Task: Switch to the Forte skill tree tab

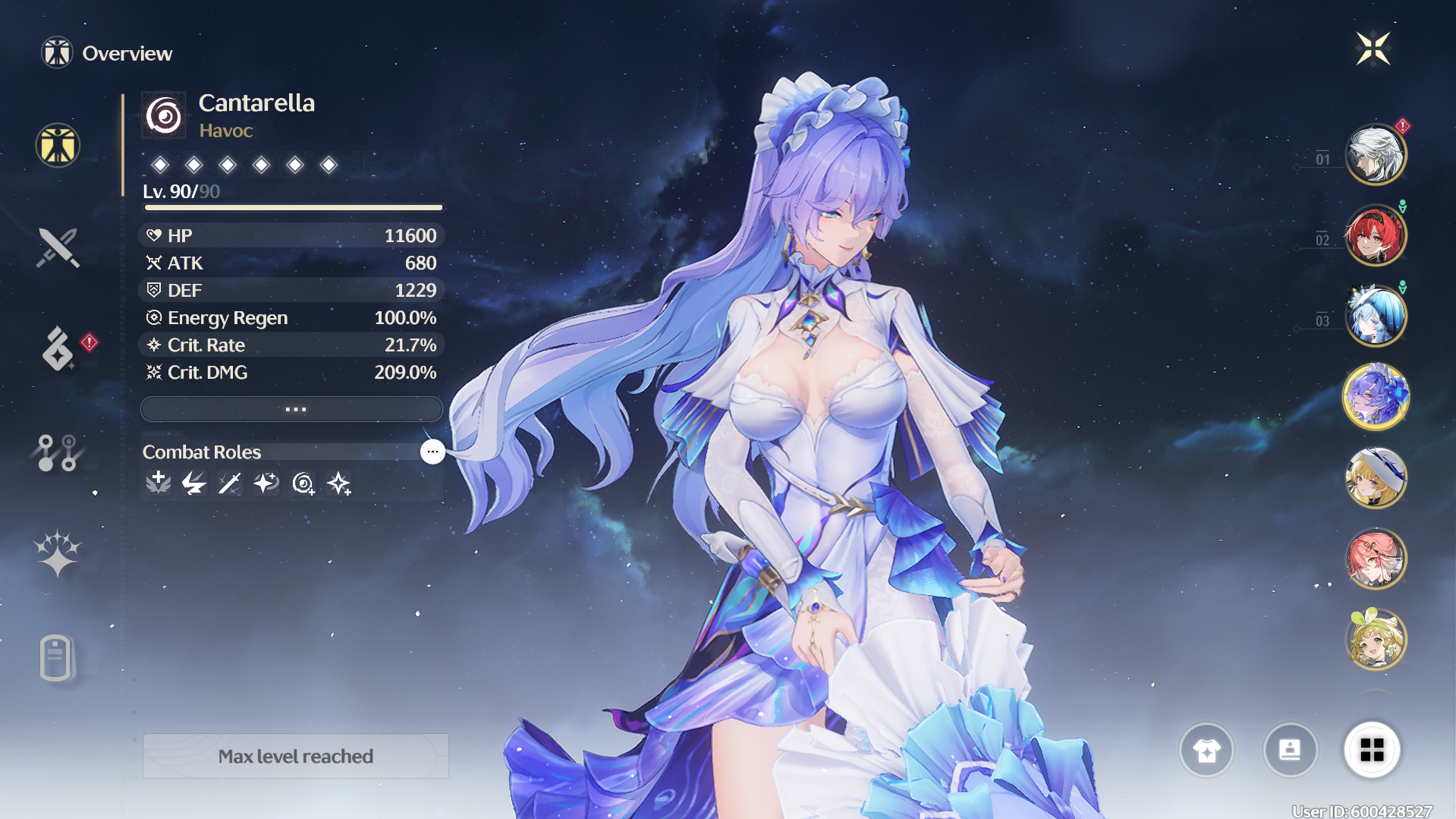Action: coord(58,452)
